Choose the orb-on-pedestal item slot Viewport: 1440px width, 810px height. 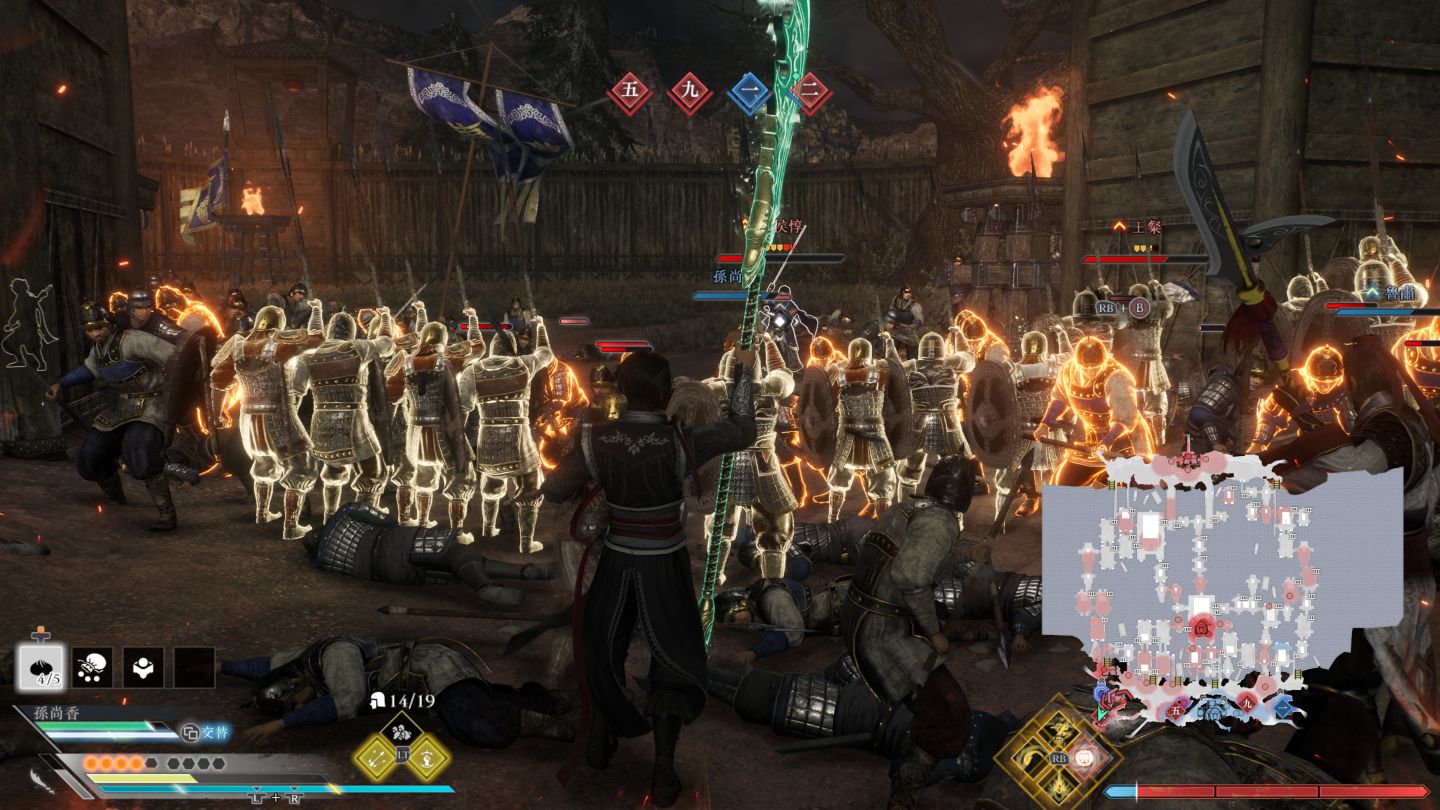(x=143, y=667)
